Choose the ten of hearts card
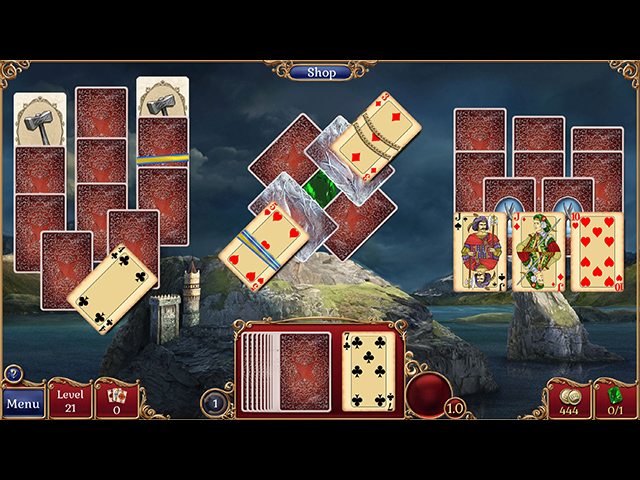The height and width of the screenshot is (480, 640). tap(597, 252)
